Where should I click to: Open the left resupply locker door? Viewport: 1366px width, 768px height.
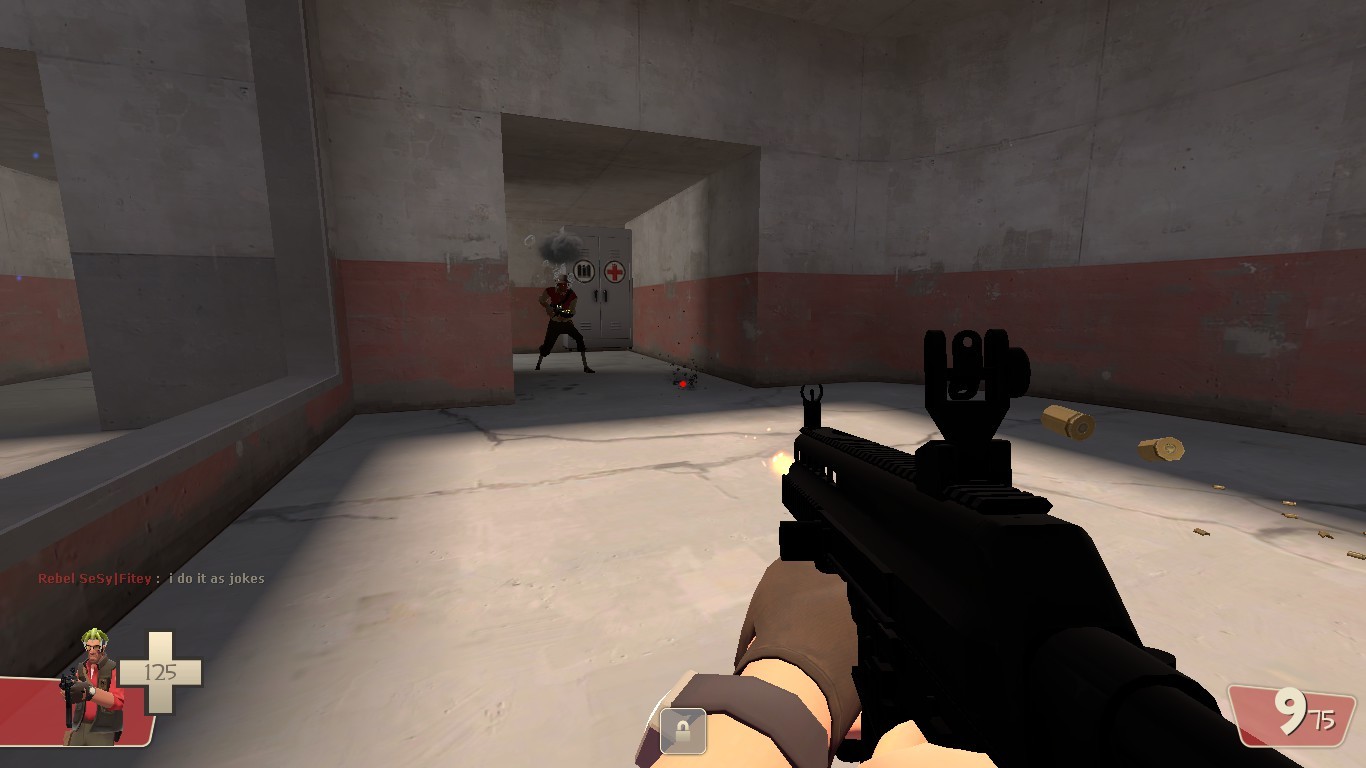[x=585, y=320]
